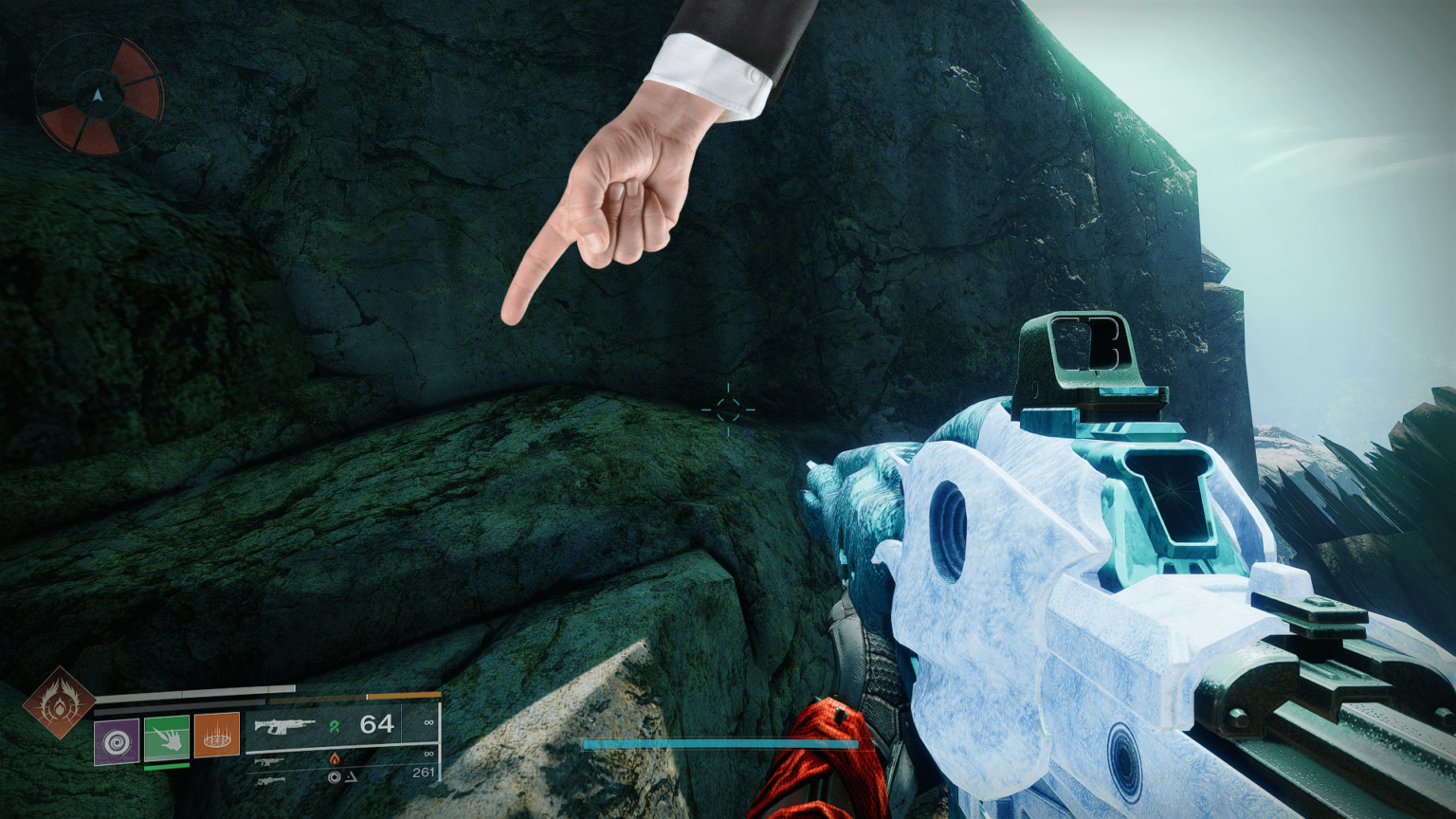Click the void circle armor charge icon
The image size is (1456, 819).
click(334, 778)
